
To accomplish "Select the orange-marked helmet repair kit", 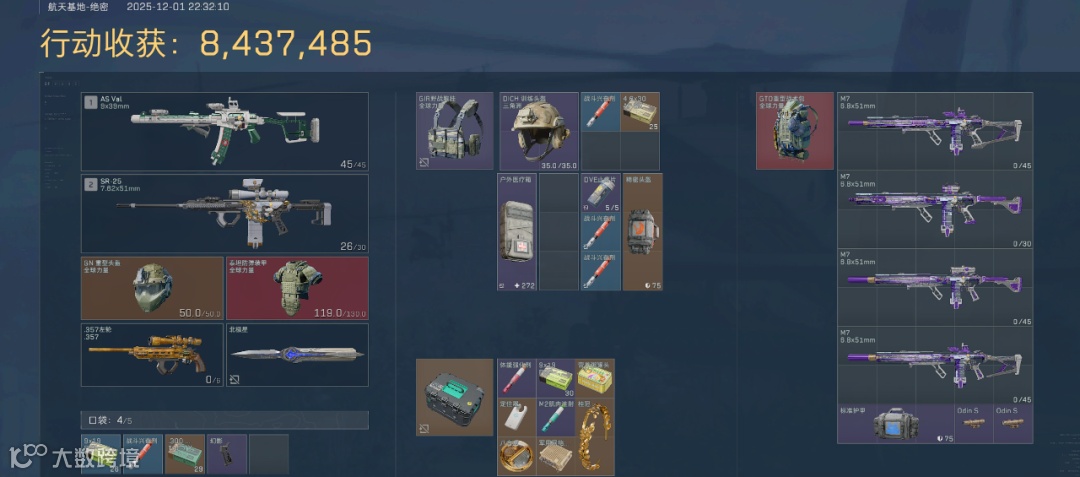I will 642,232.
